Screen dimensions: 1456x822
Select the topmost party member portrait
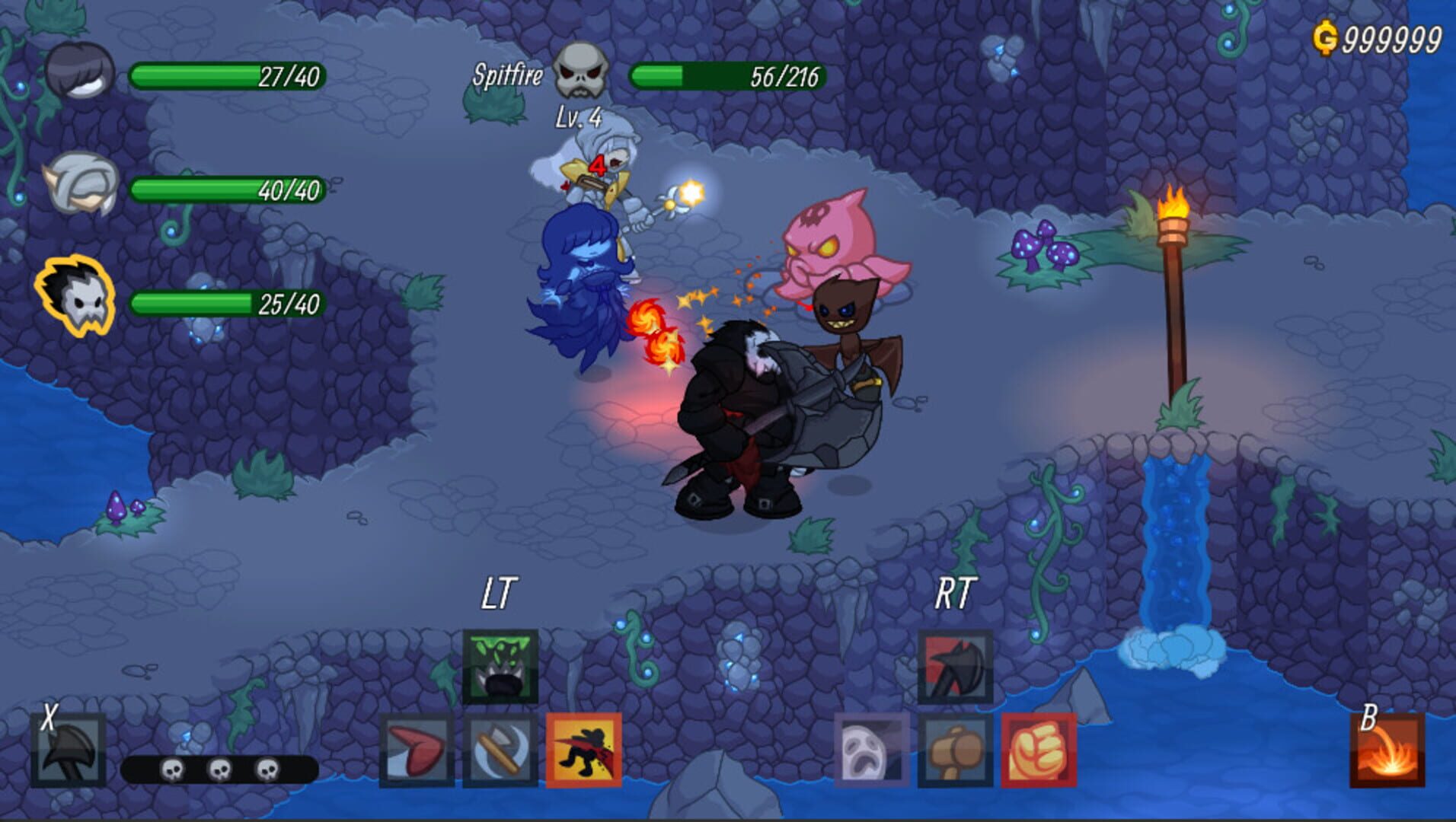[74, 70]
